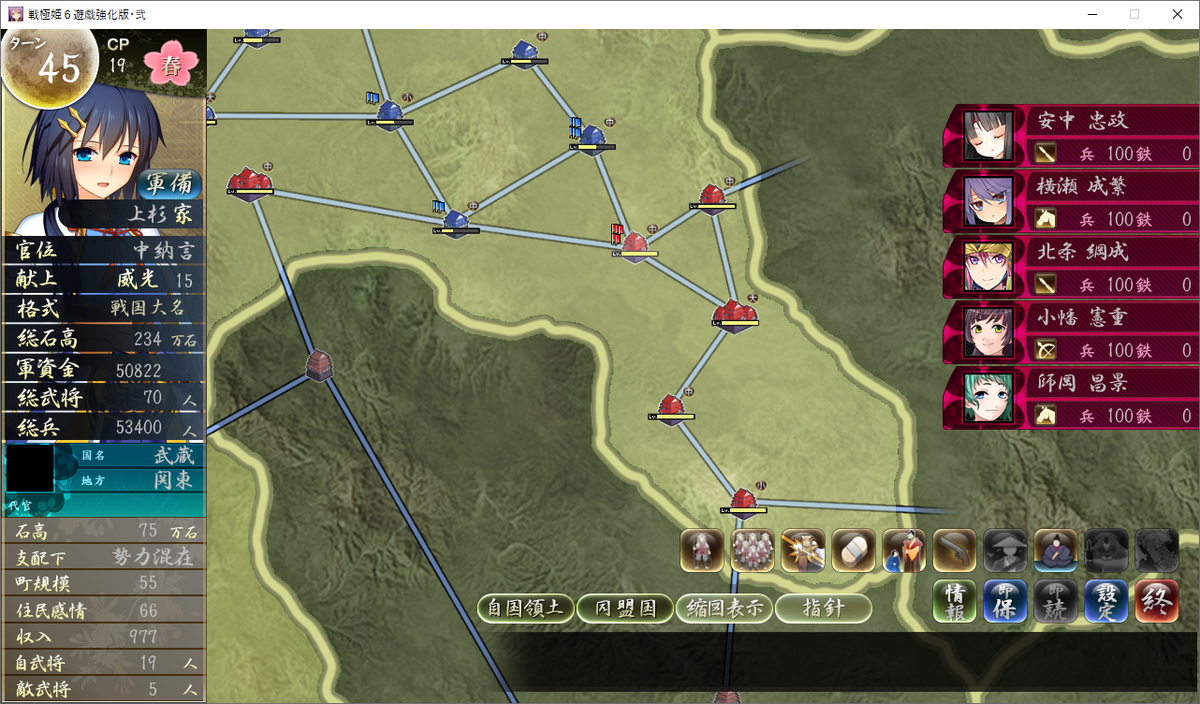Image resolution: width=1200 pixels, height=704 pixels.
Task: Choose the soldier group command icon
Action: pyautogui.click(x=752, y=550)
